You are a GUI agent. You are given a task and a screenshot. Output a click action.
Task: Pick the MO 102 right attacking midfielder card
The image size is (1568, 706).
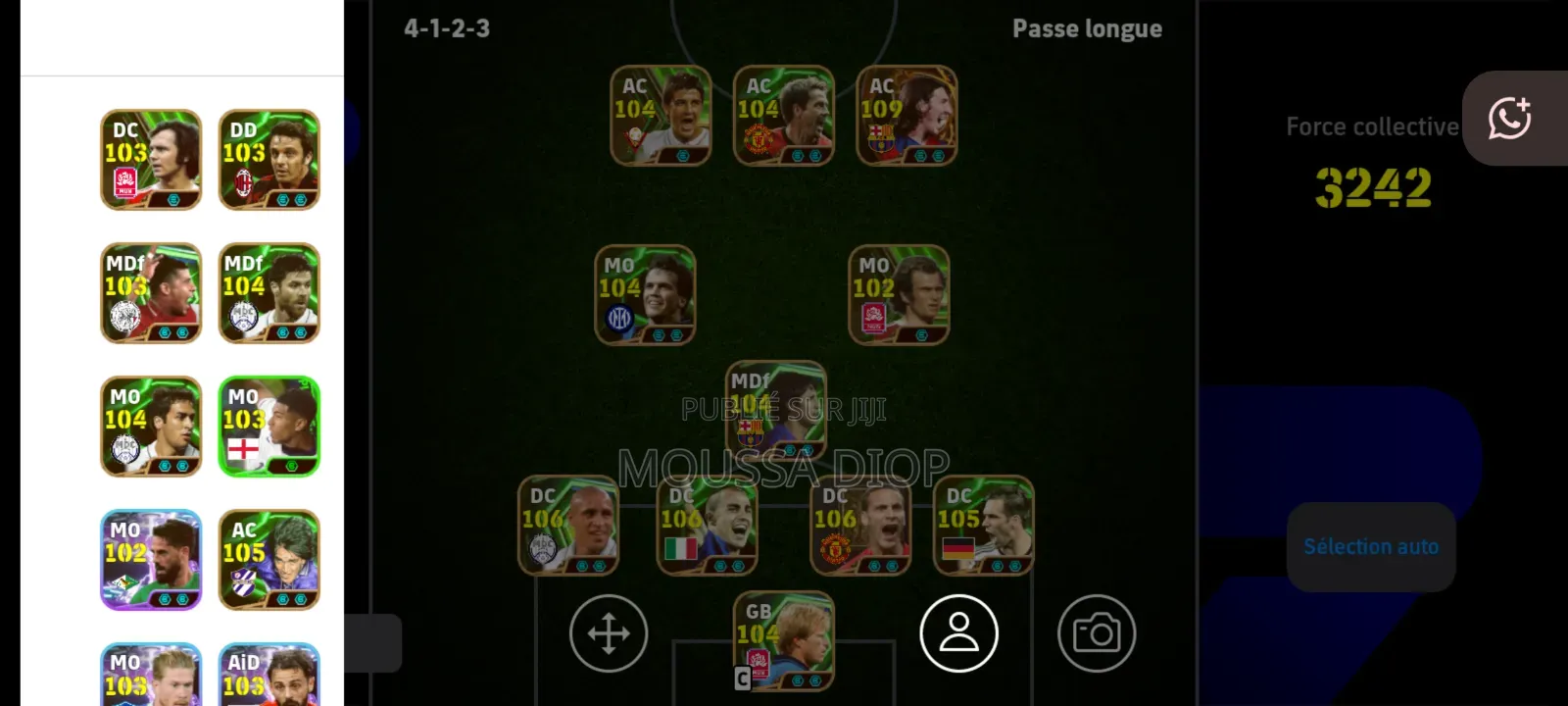point(898,296)
